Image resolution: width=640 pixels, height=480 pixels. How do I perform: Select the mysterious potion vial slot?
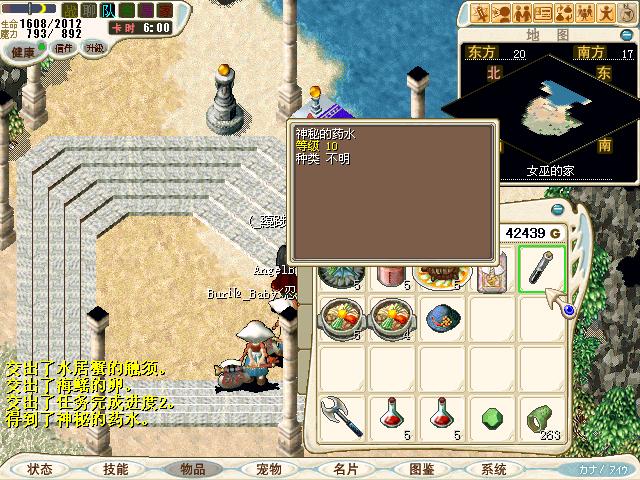(542, 268)
